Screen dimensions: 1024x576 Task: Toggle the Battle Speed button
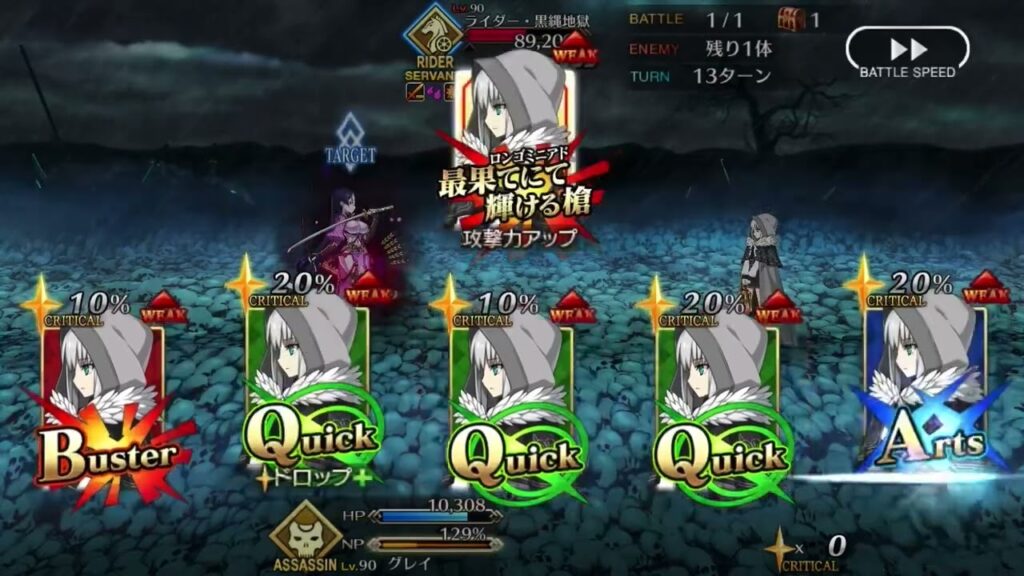pyautogui.click(x=907, y=52)
